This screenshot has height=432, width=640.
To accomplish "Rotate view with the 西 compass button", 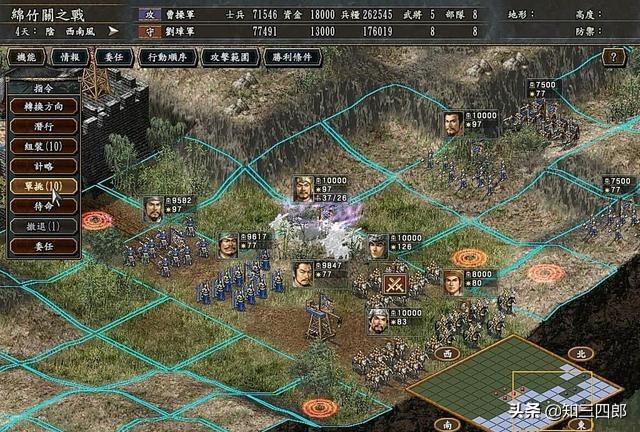I will [x=449, y=353].
